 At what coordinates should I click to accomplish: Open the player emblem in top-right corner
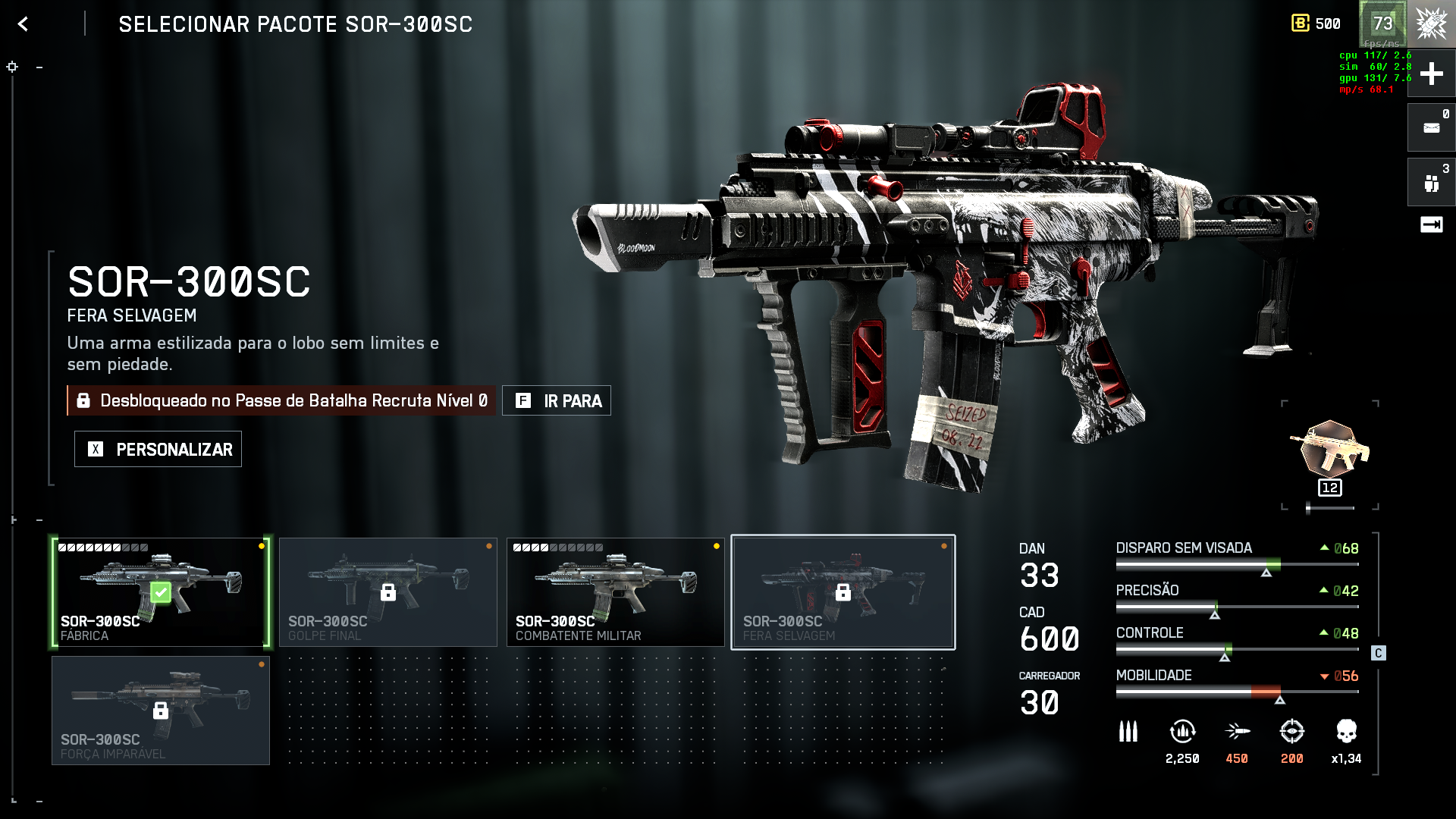click(x=1431, y=24)
